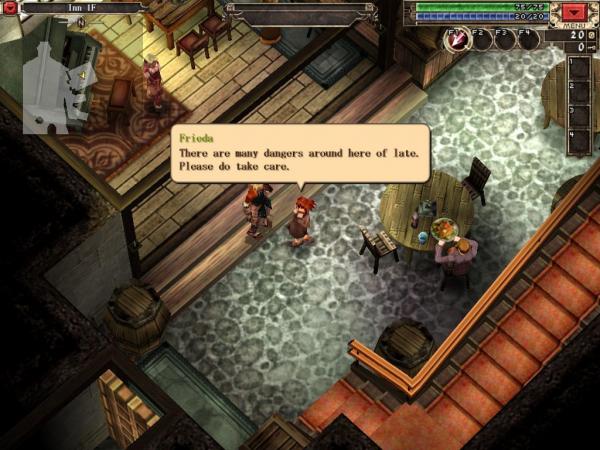Select quick item slot 4

coord(581,141)
